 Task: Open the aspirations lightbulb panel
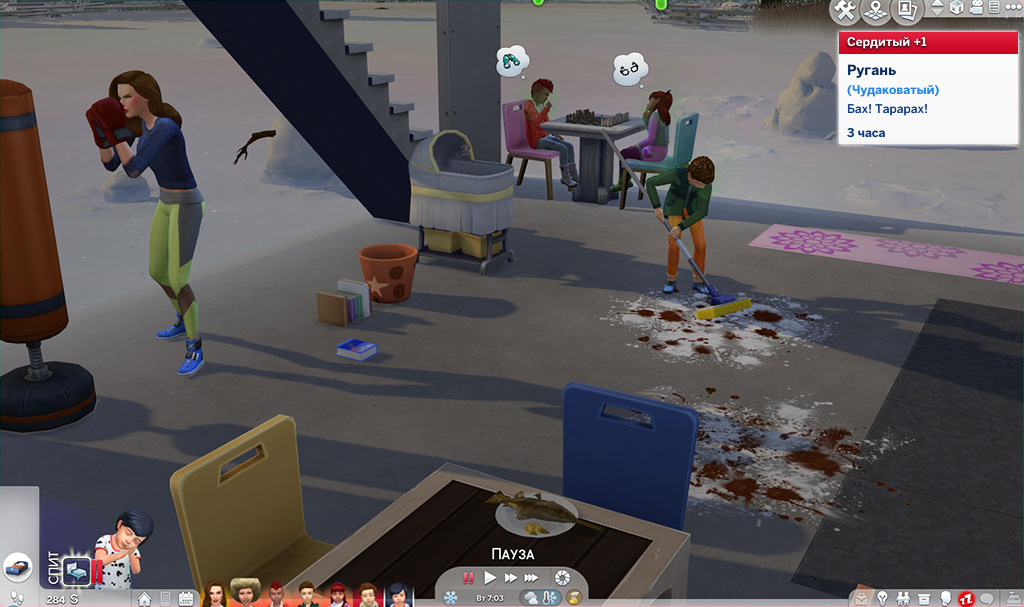coord(883,598)
